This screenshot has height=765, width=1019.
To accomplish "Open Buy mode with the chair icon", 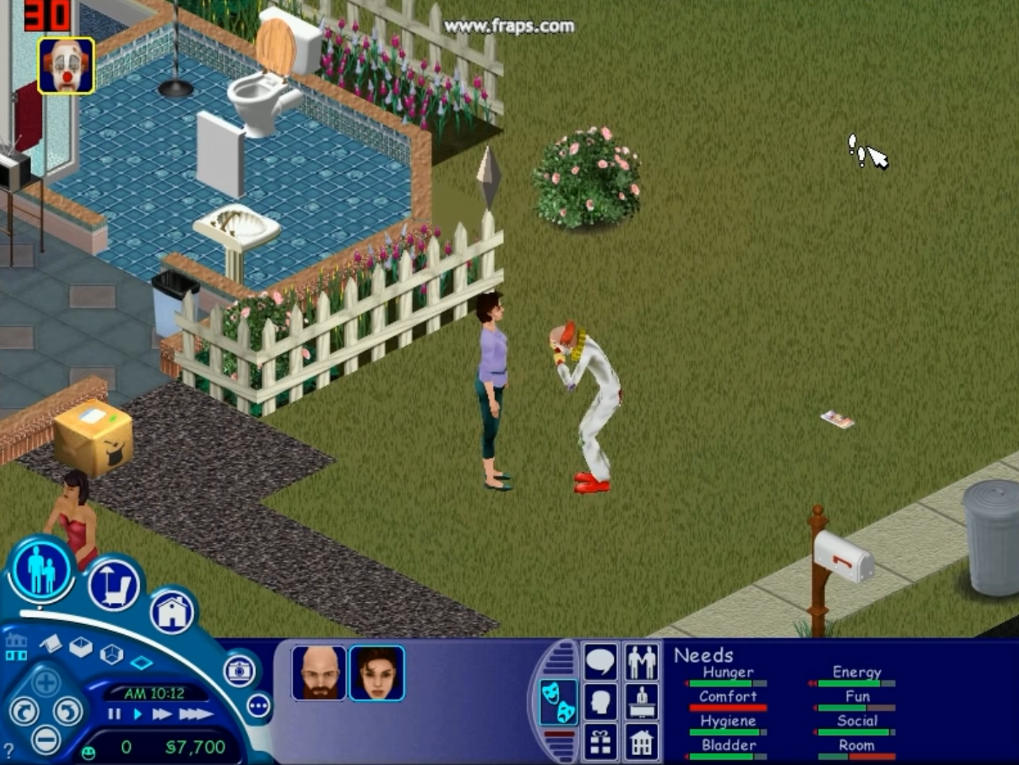I will tap(113, 585).
